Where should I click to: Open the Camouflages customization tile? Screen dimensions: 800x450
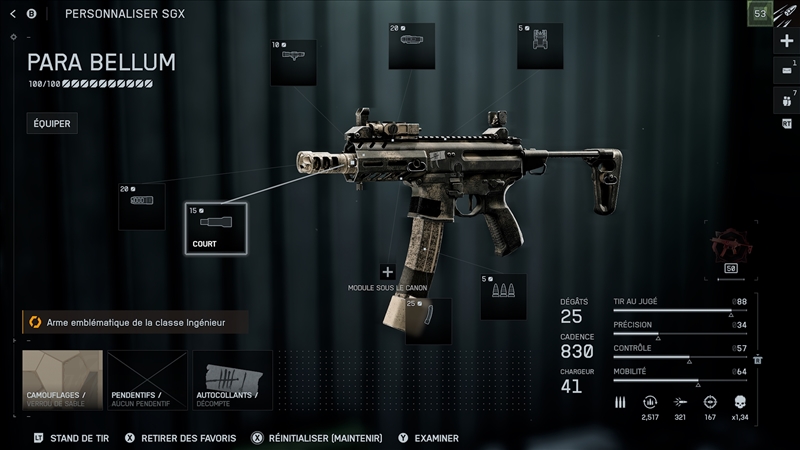(x=63, y=380)
